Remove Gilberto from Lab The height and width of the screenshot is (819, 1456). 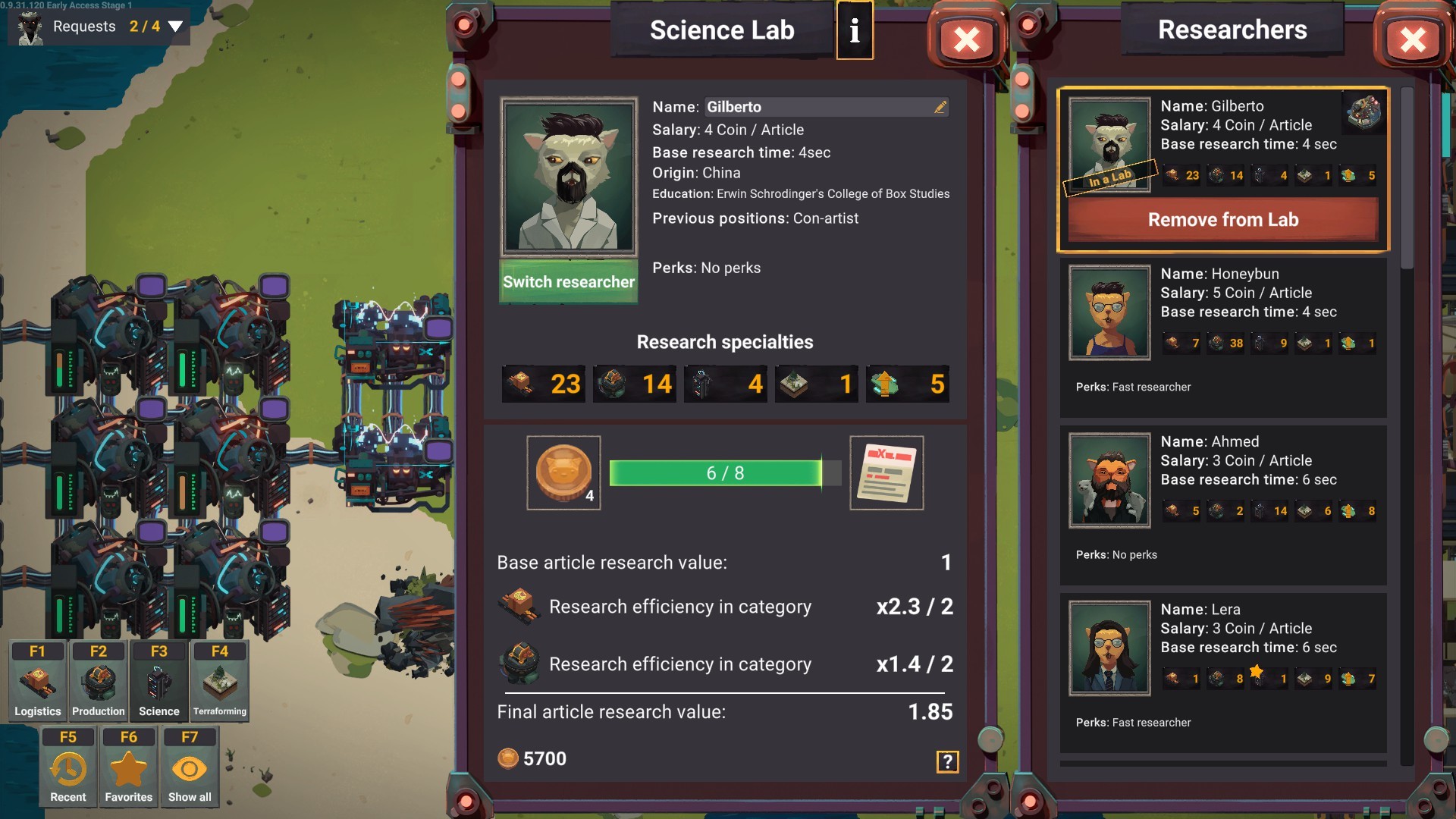1222,220
